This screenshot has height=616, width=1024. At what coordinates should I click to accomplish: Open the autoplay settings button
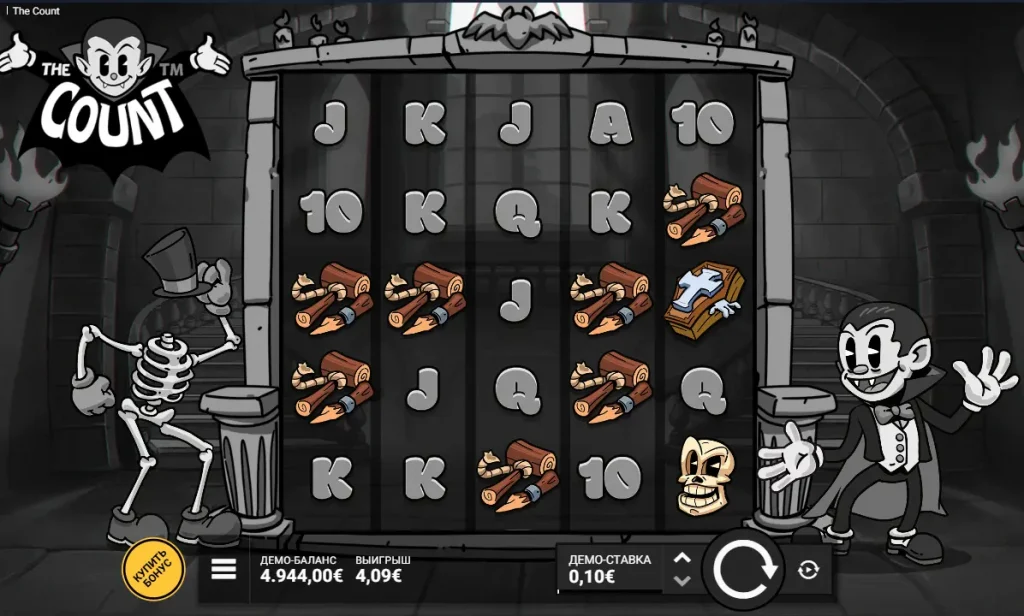tap(809, 570)
